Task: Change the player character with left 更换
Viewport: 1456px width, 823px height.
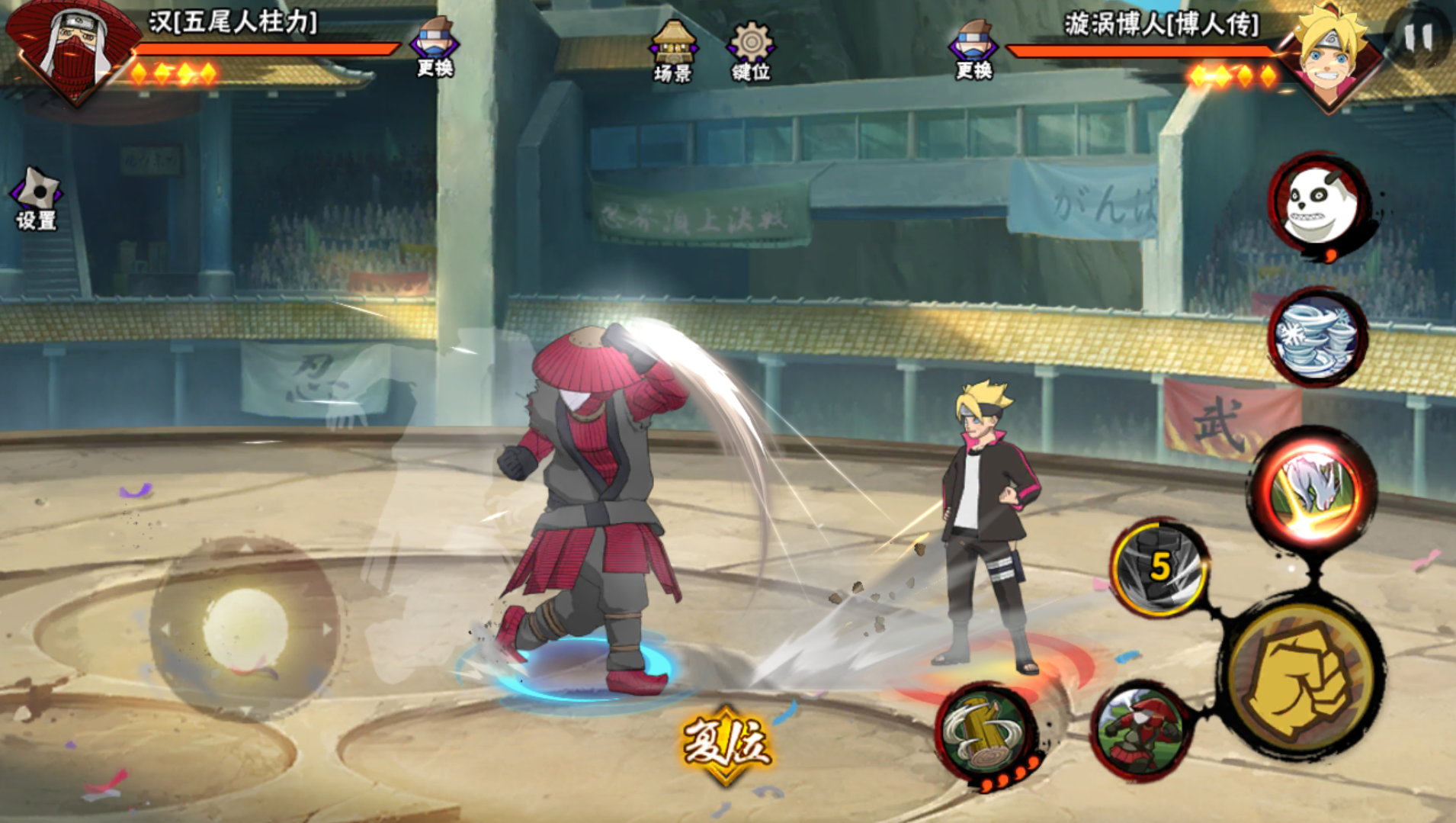Action: pos(435,47)
